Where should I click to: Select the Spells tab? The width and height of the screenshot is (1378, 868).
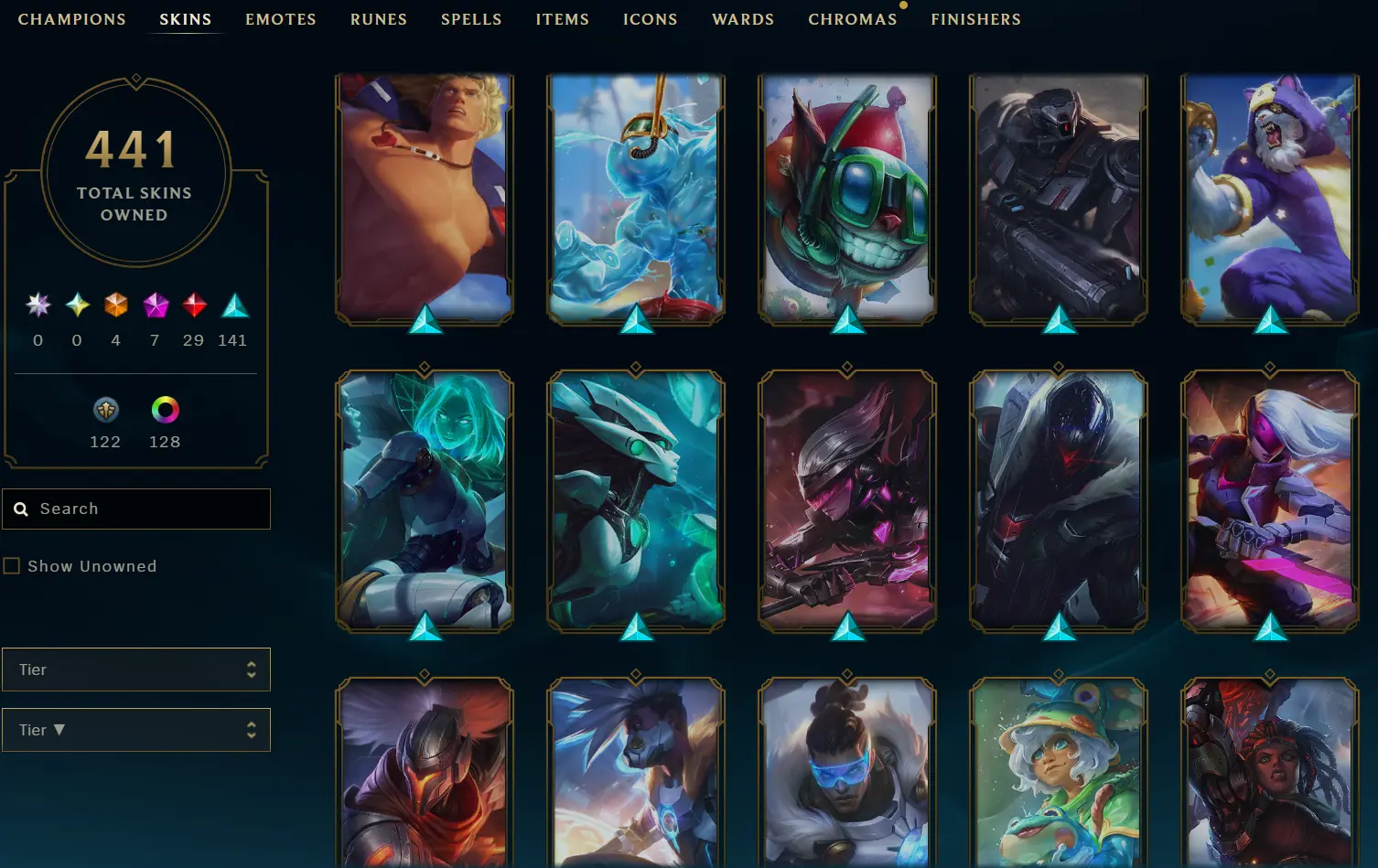(471, 19)
